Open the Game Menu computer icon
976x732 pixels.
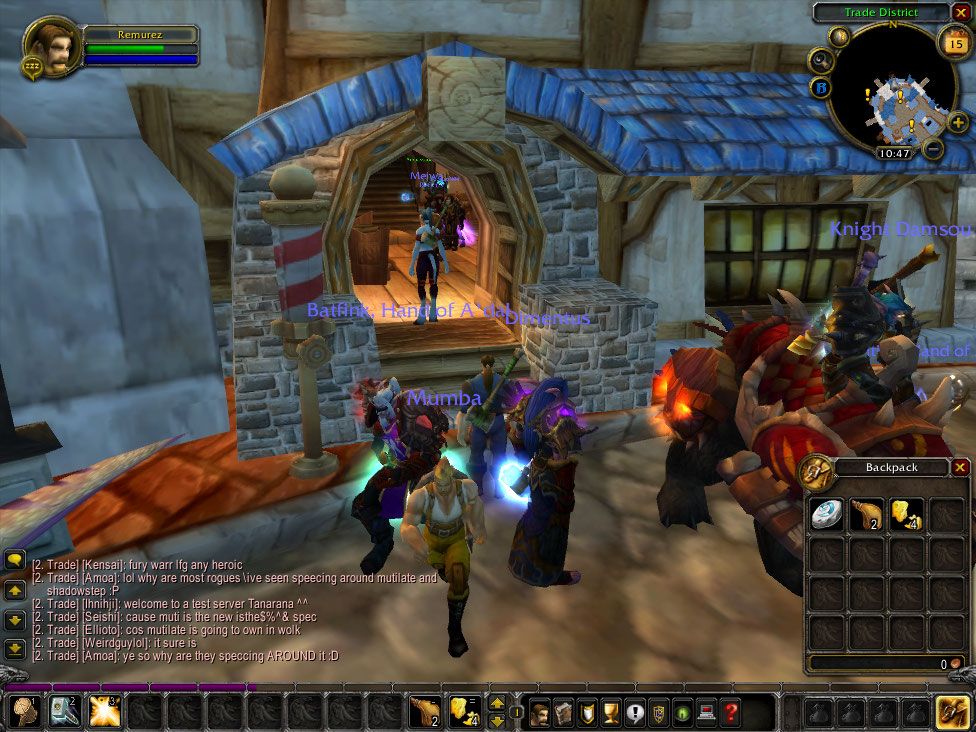click(x=708, y=713)
